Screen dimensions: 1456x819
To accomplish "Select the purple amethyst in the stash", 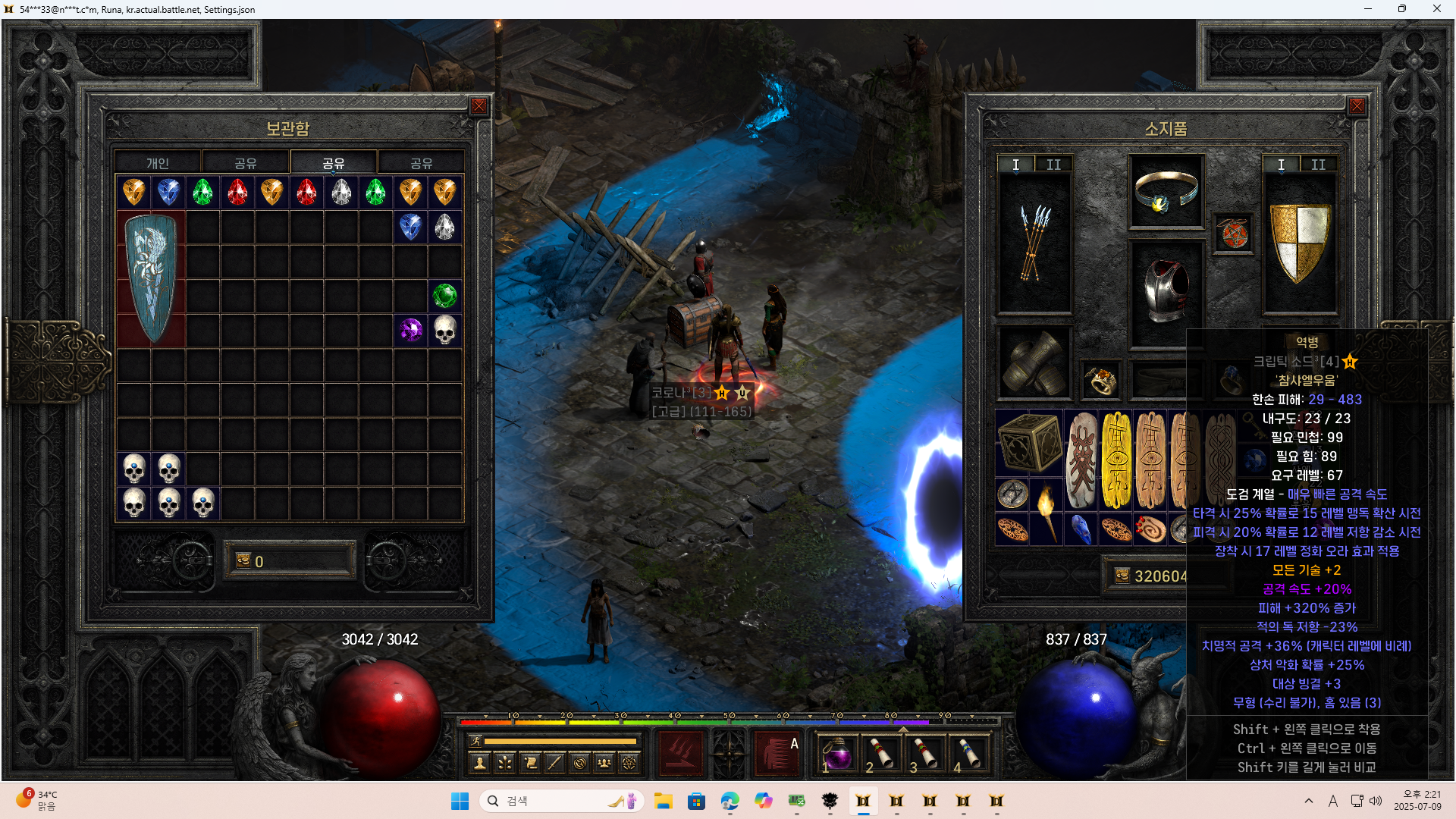I will pos(411,330).
